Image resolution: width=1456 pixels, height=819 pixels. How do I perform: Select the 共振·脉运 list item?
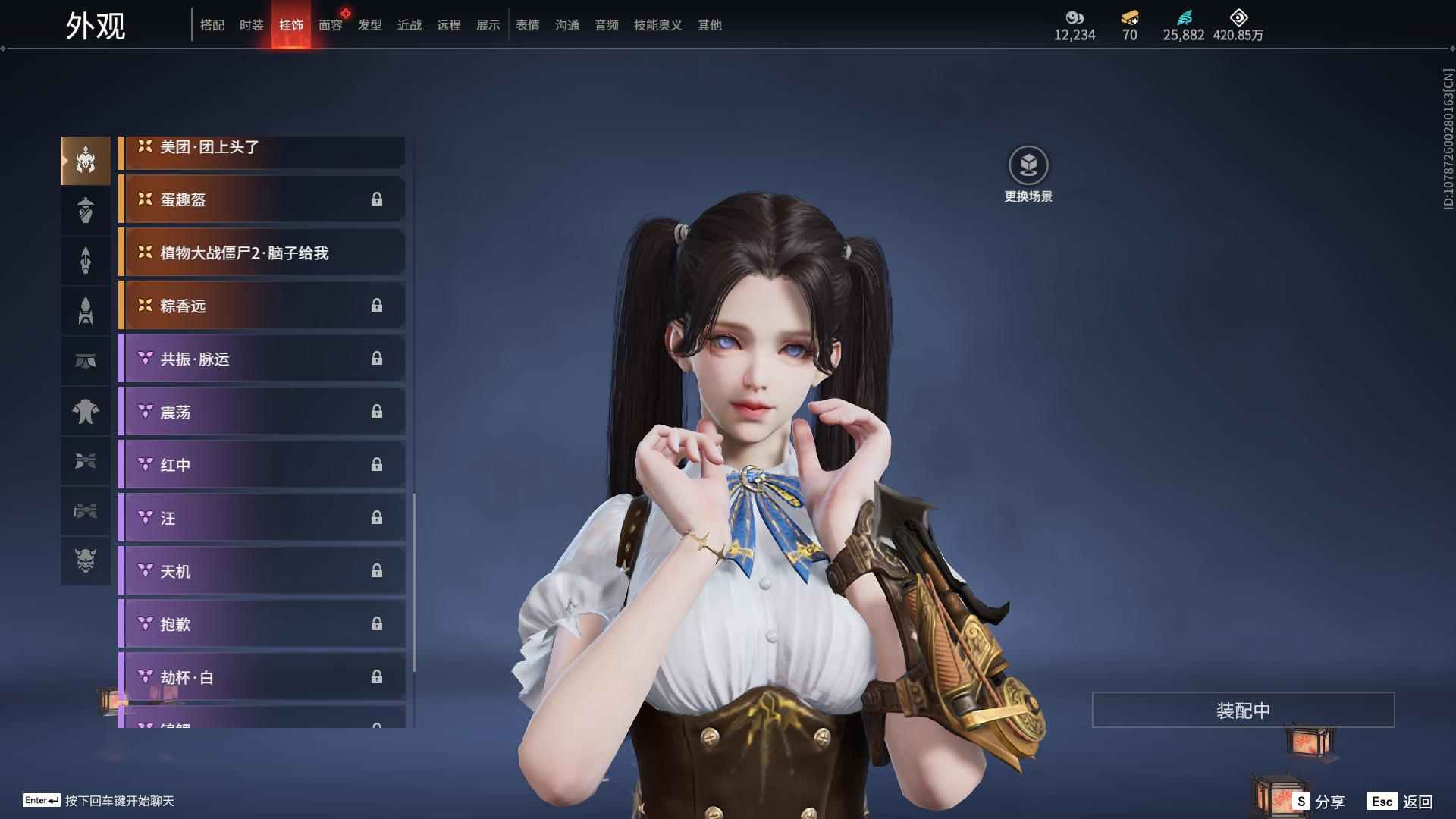point(262,359)
